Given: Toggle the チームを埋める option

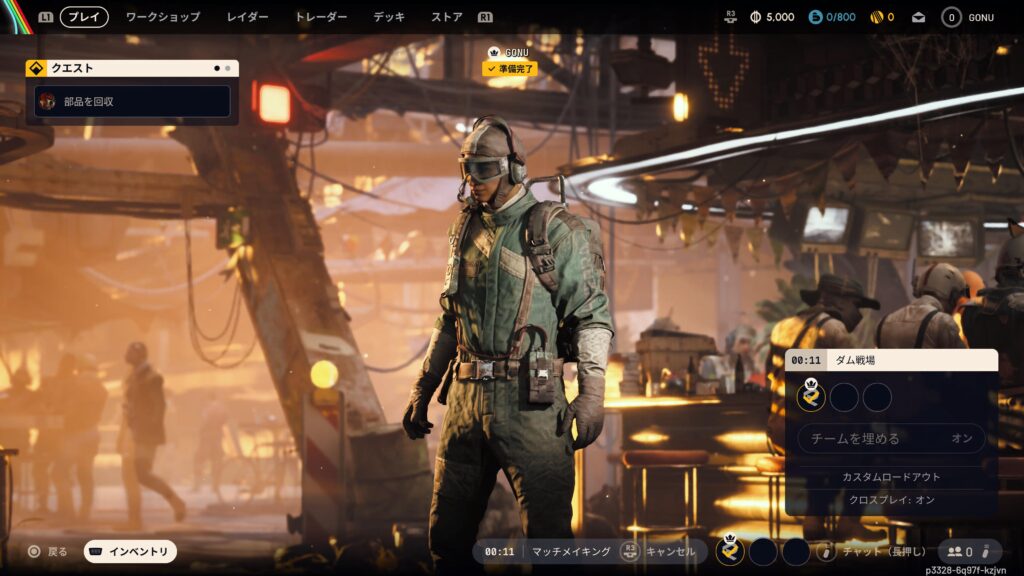Looking at the screenshot, I should point(890,438).
